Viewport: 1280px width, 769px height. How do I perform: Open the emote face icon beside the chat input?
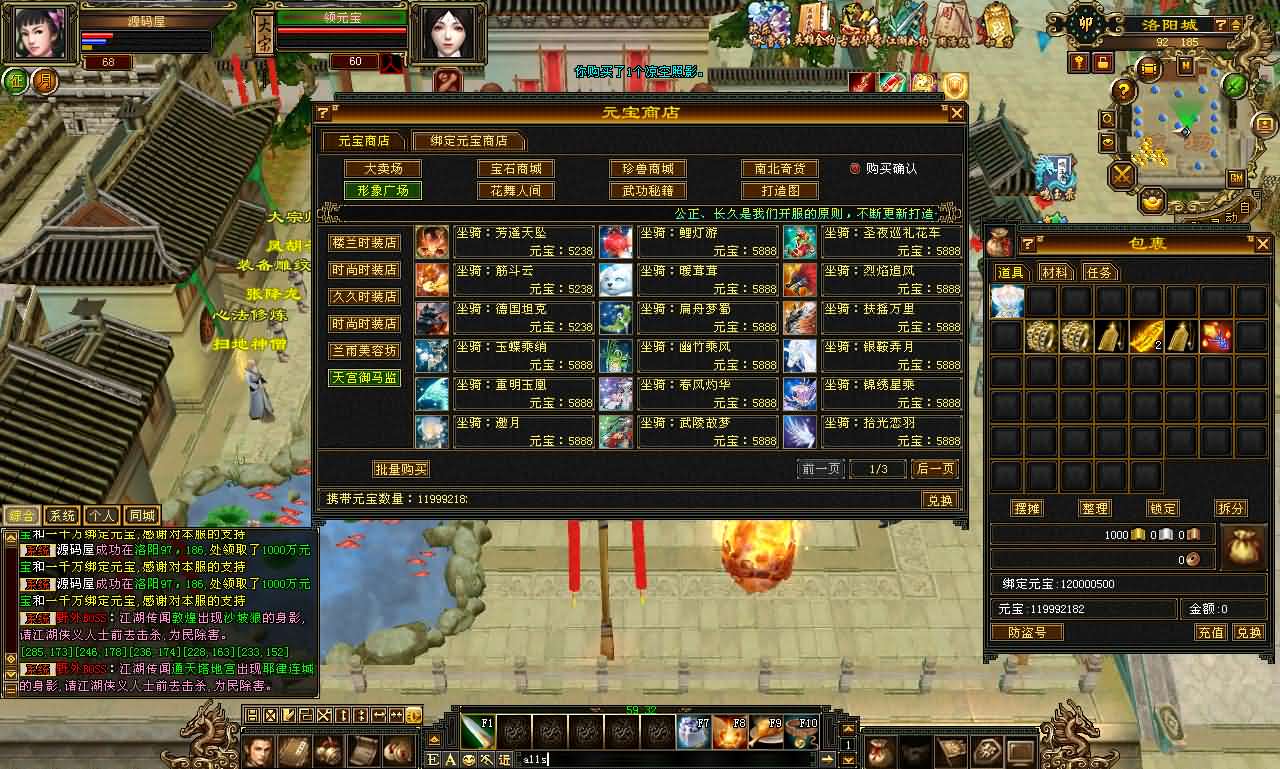tap(469, 758)
